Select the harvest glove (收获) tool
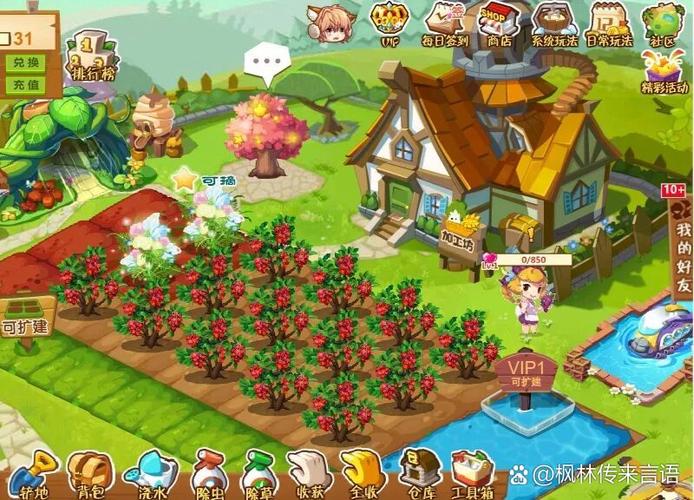The height and width of the screenshot is (500, 694). [308, 475]
